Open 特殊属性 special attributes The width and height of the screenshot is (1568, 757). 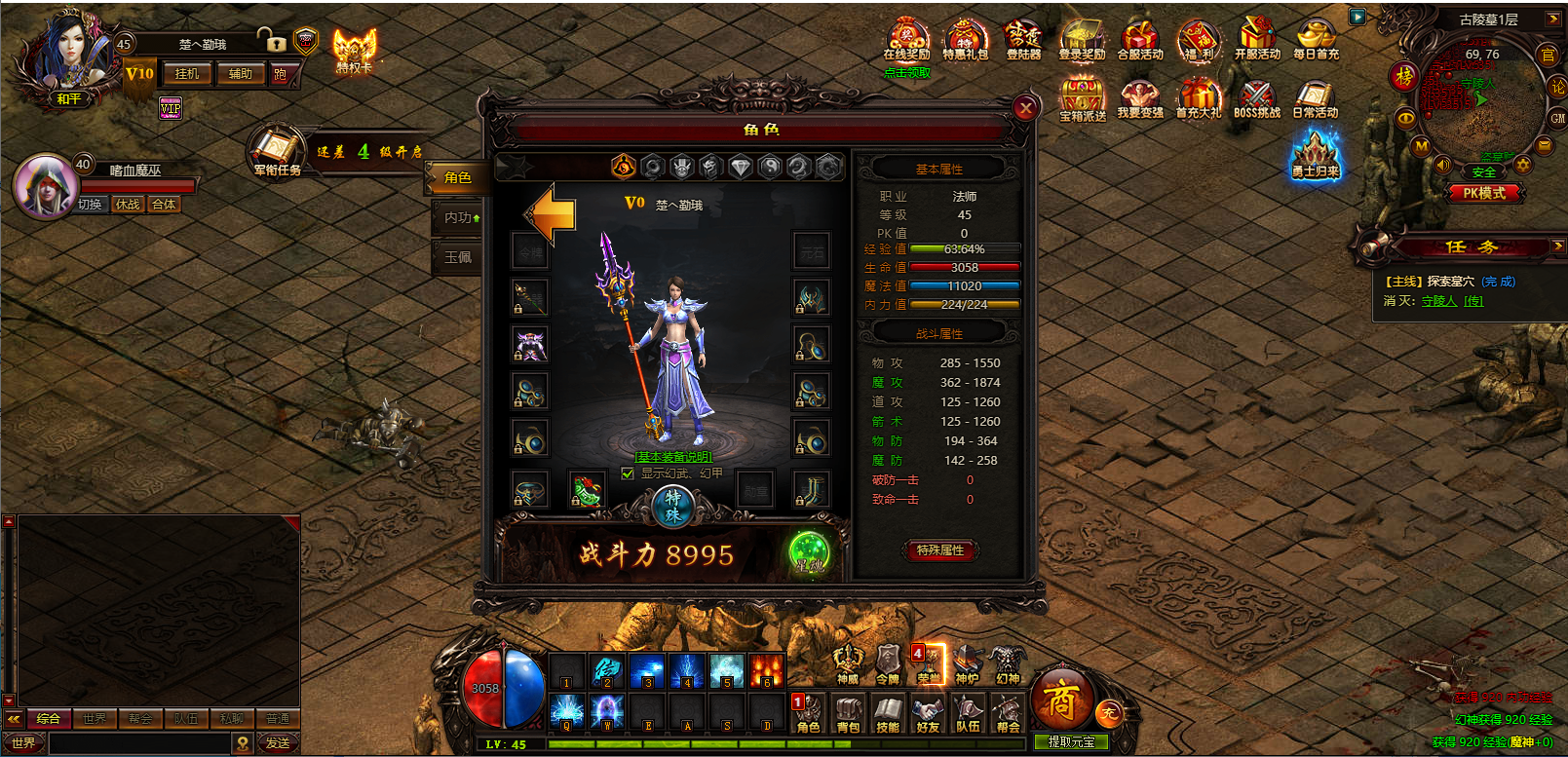[x=939, y=550]
